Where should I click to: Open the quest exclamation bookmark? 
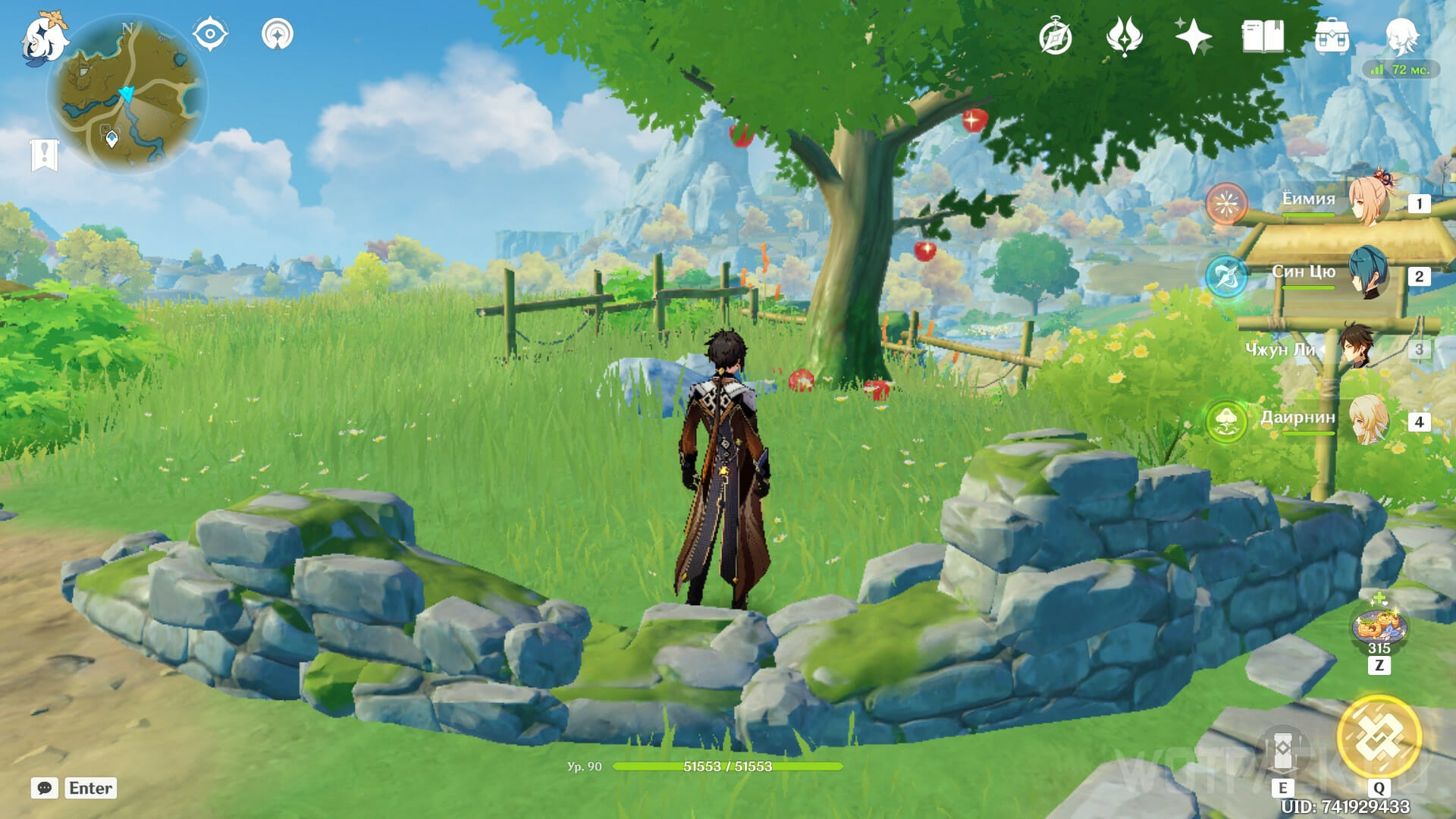coord(44,155)
